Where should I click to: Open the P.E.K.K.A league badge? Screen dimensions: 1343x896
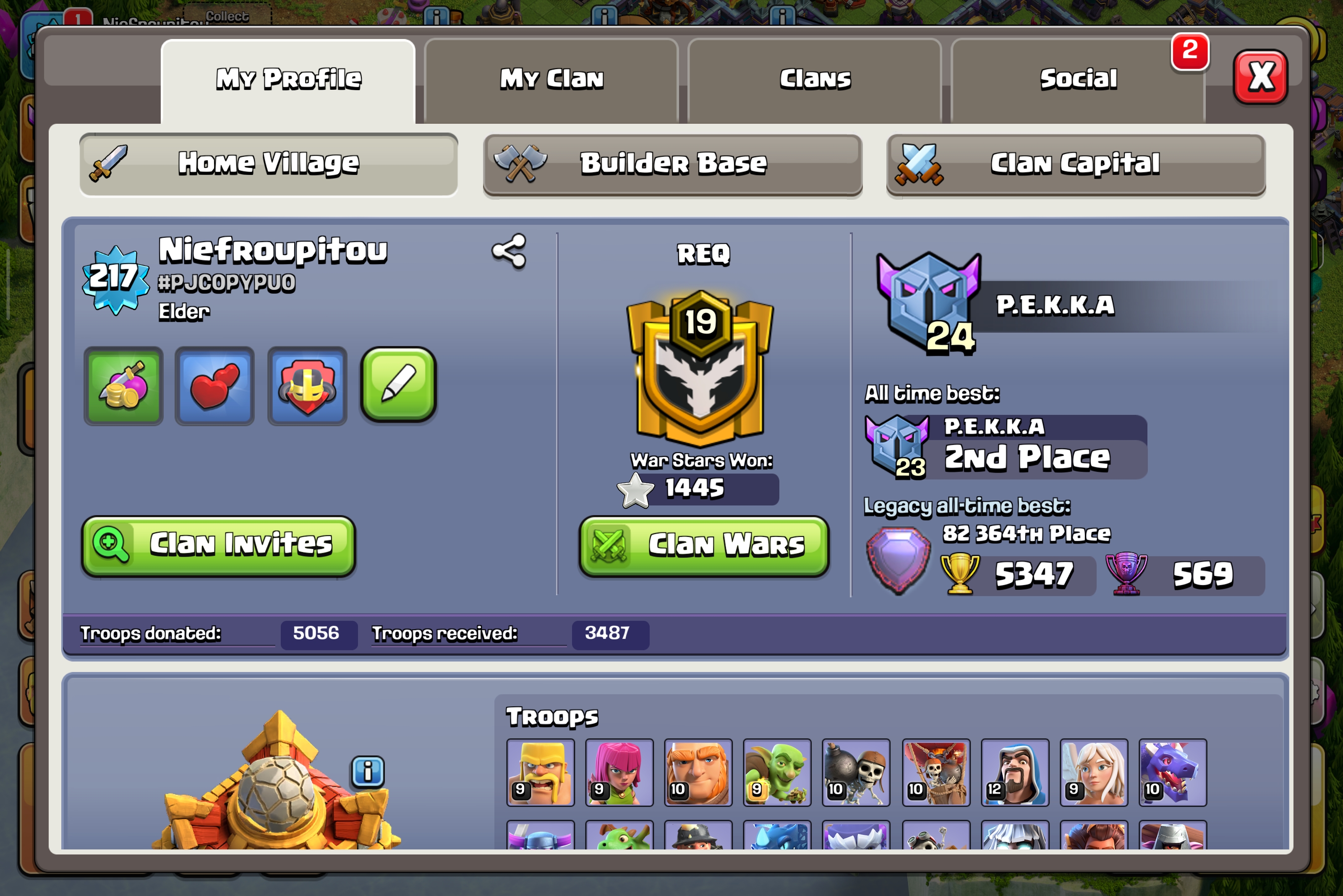(928, 303)
